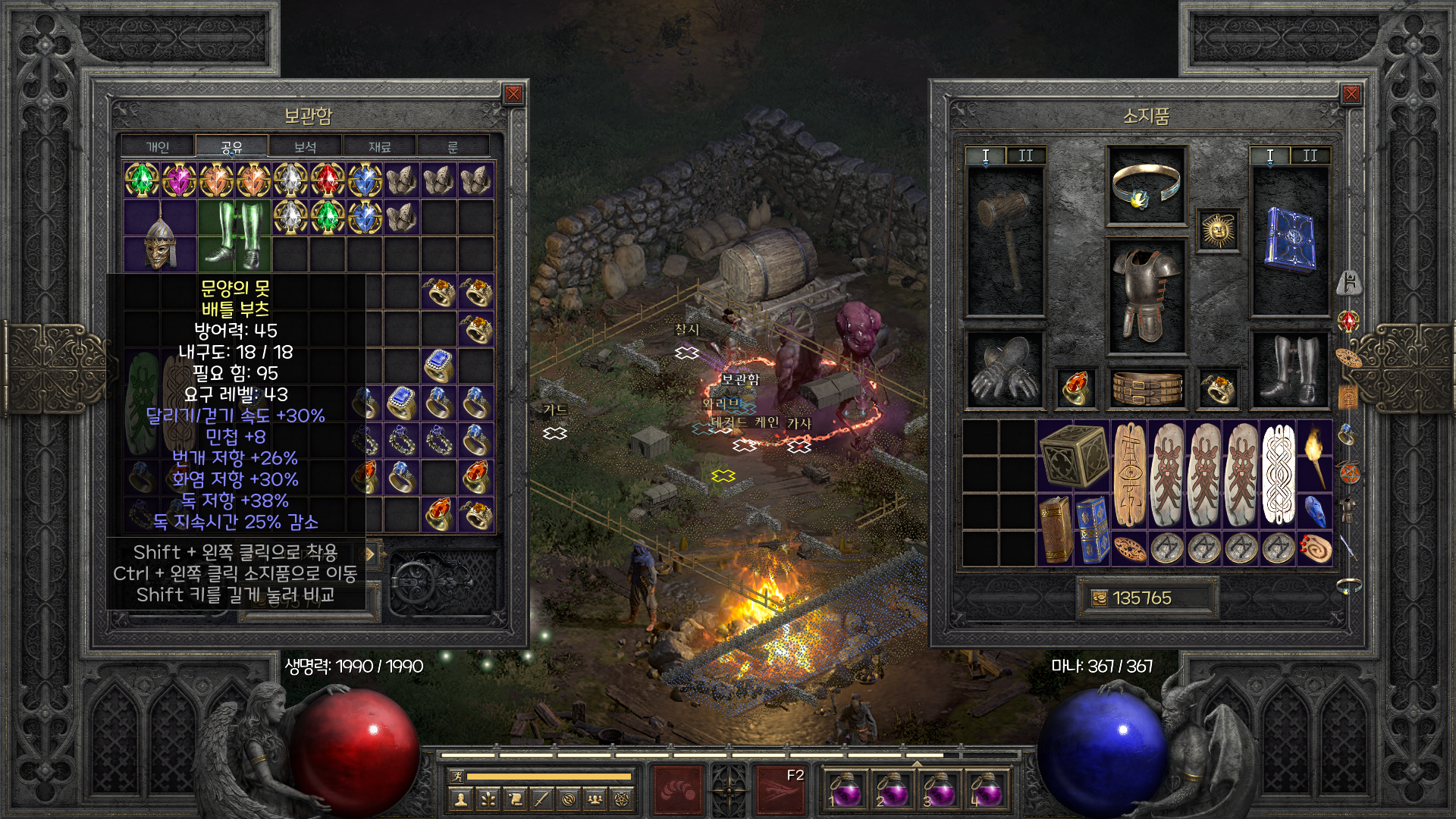Select the torch charm in inventory

pos(1315,455)
